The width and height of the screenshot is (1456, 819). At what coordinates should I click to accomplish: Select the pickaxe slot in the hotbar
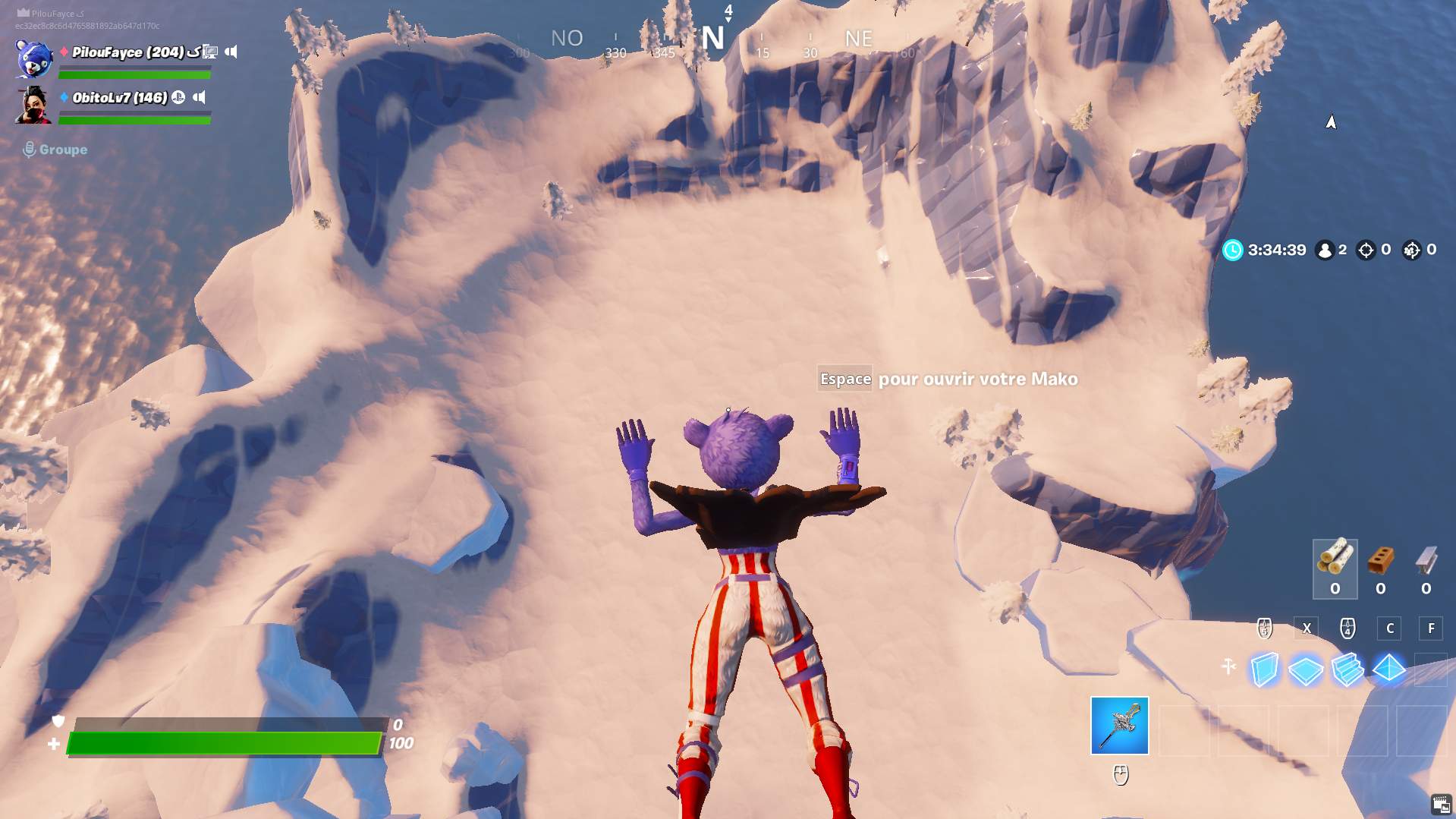point(1119,726)
